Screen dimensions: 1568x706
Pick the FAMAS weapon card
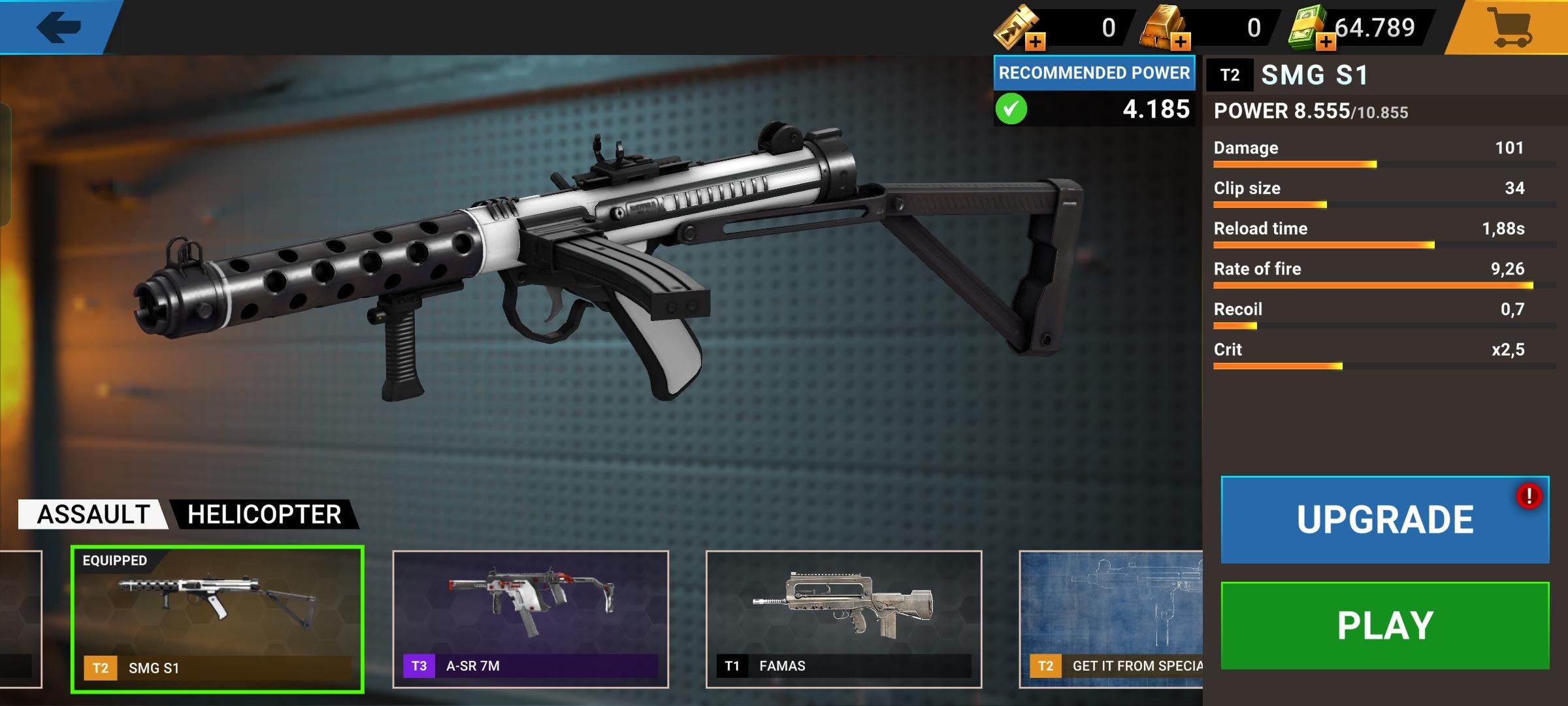[843, 618]
